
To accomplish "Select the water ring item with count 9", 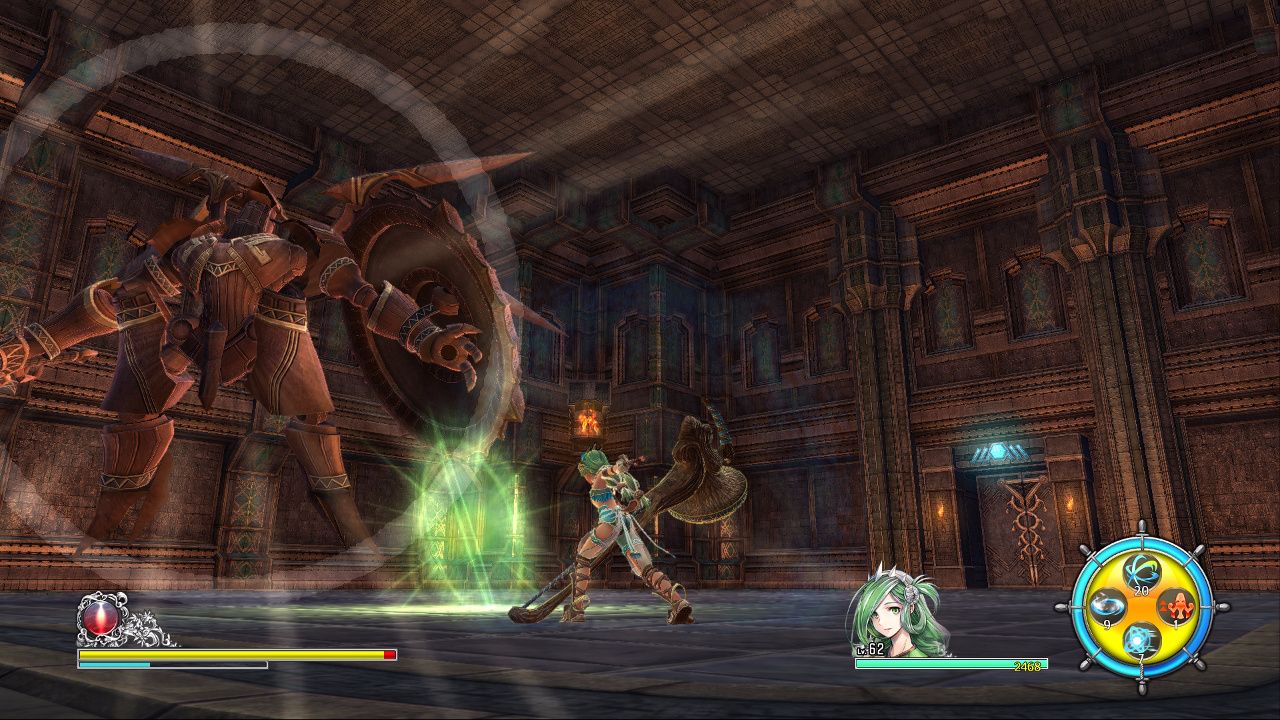I will 1107,604.
